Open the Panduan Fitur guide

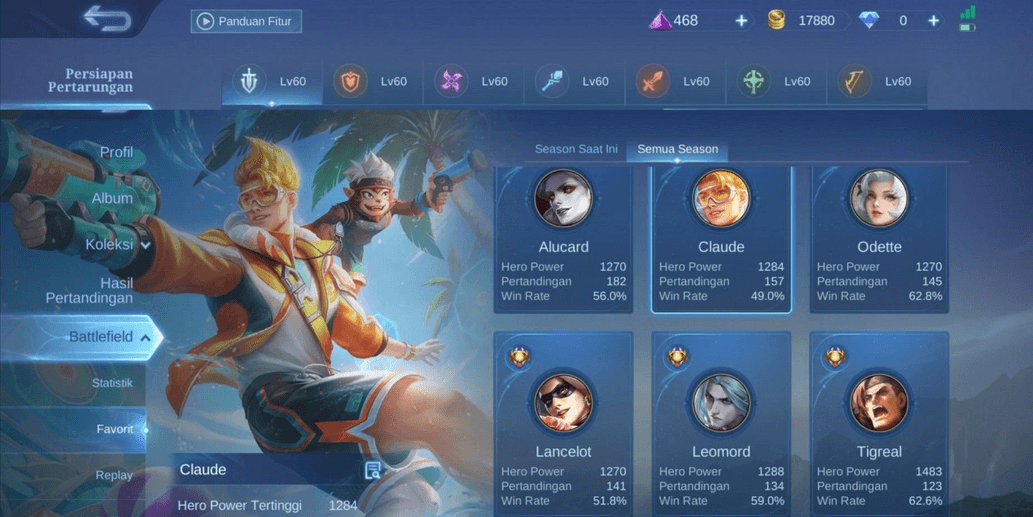click(x=246, y=21)
